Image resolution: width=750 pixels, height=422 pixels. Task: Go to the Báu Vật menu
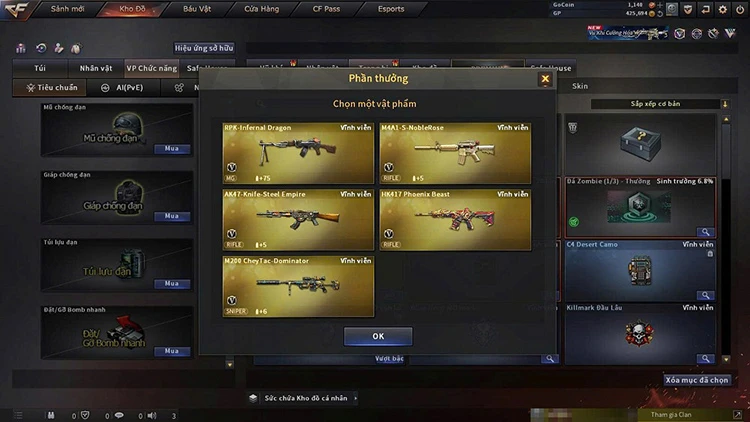(x=197, y=9)
